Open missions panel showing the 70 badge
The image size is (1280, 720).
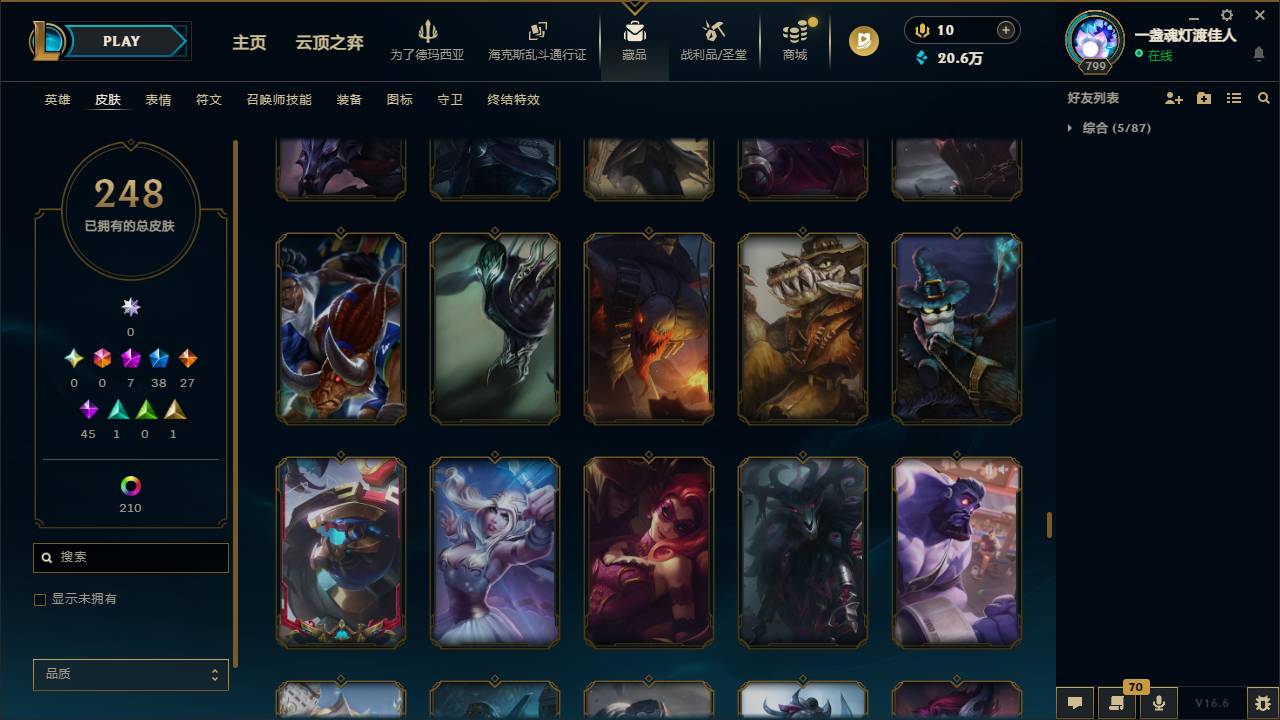pyautogui.click(x=1117, y=703)
